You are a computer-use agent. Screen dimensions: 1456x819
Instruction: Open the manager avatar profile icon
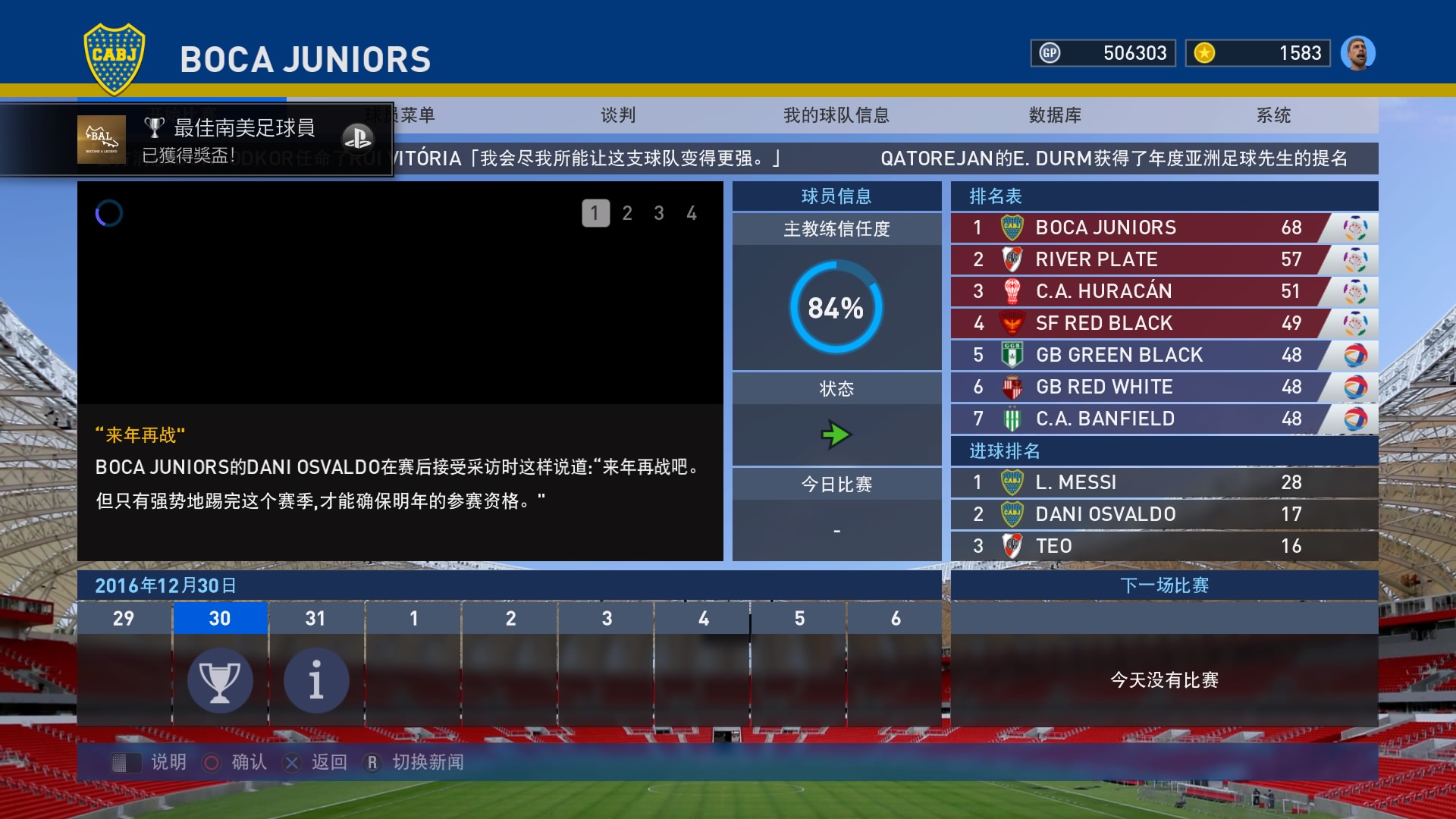1357,53
